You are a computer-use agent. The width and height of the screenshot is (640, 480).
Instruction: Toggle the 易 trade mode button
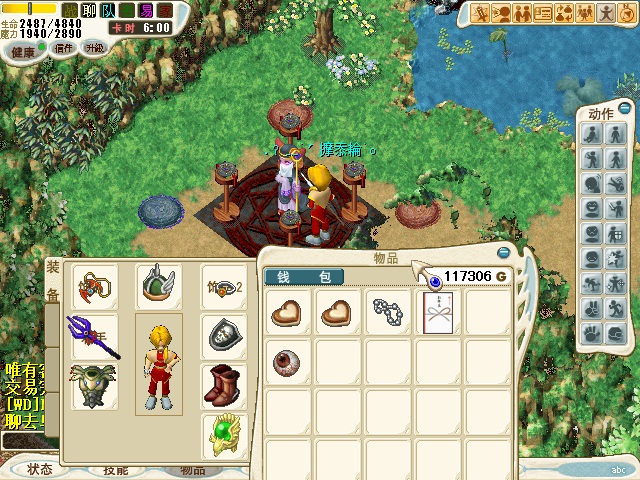point(146,11)
